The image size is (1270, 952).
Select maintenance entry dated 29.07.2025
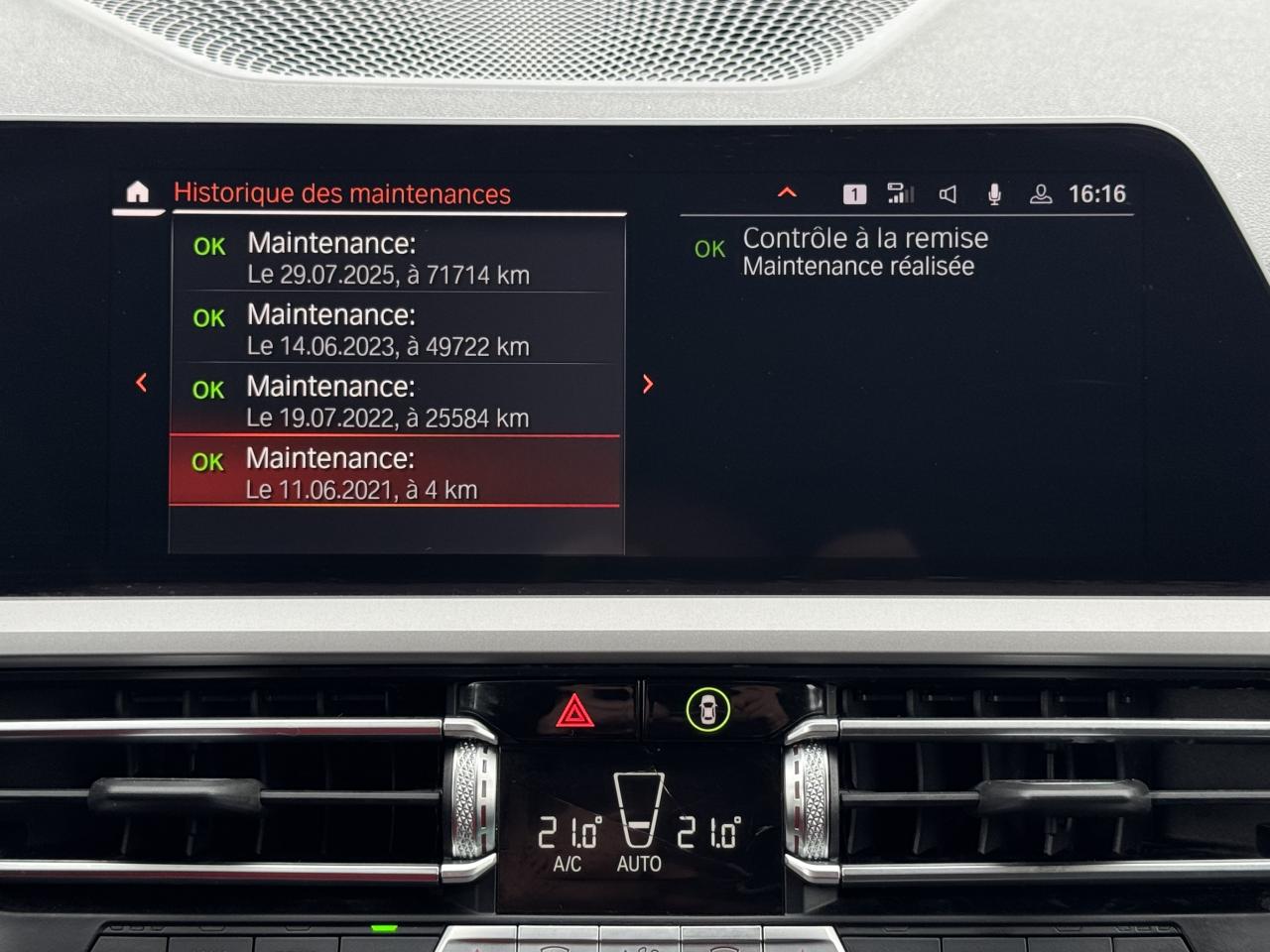[397, 258]
